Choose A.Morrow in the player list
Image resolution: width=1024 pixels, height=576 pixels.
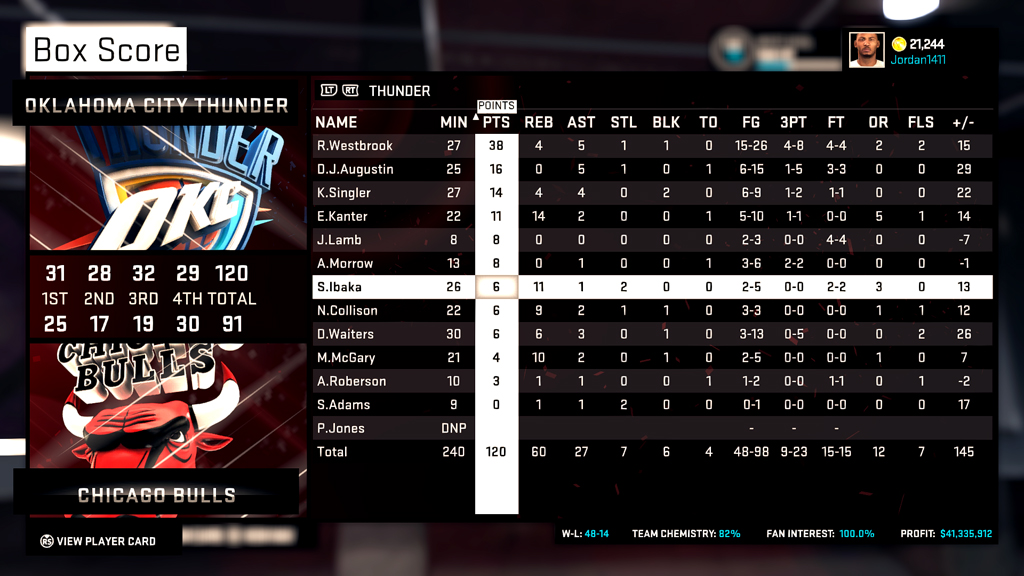coord(344,264)
